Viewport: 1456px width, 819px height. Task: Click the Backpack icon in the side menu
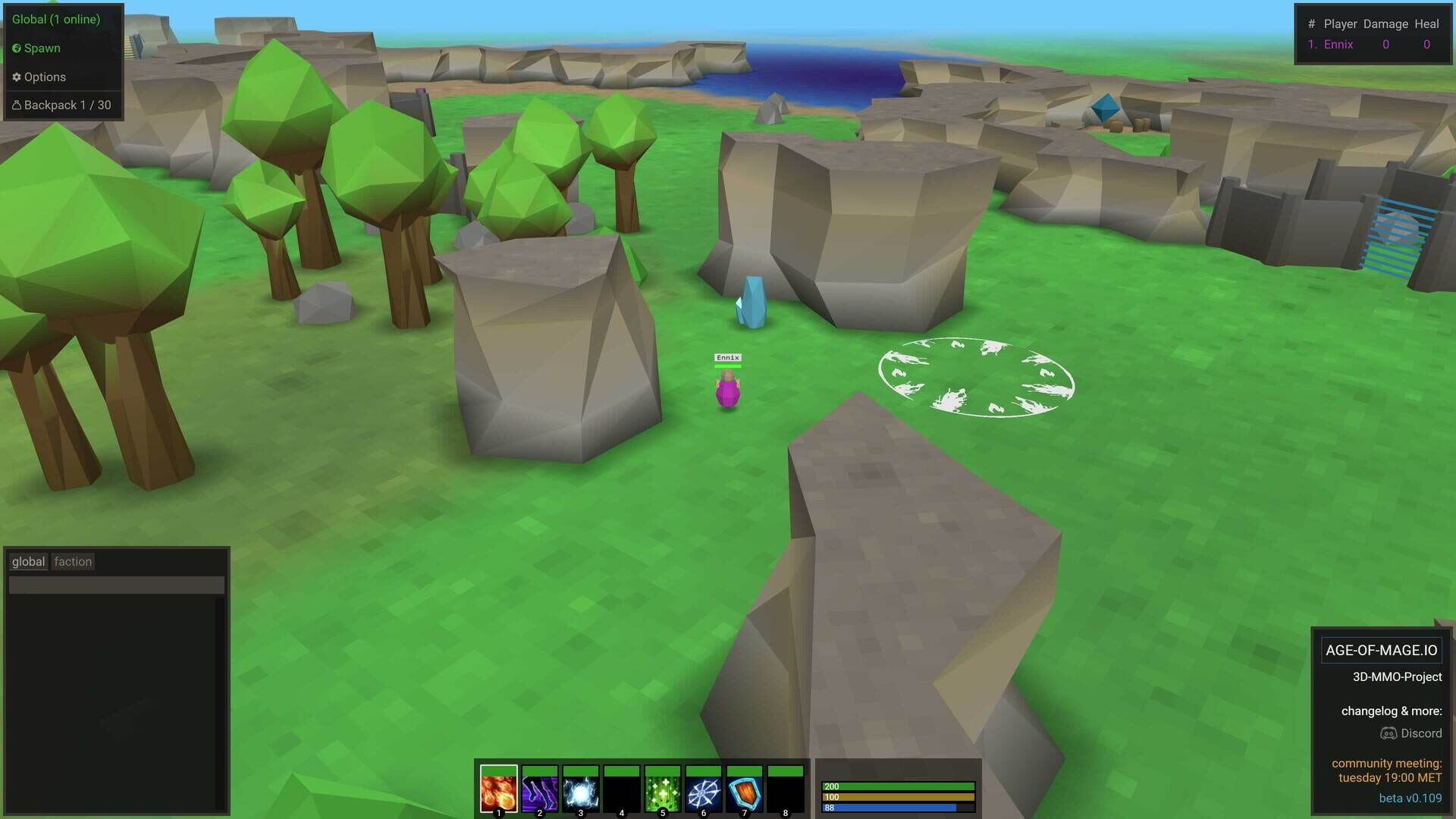[x=61, y=105]
